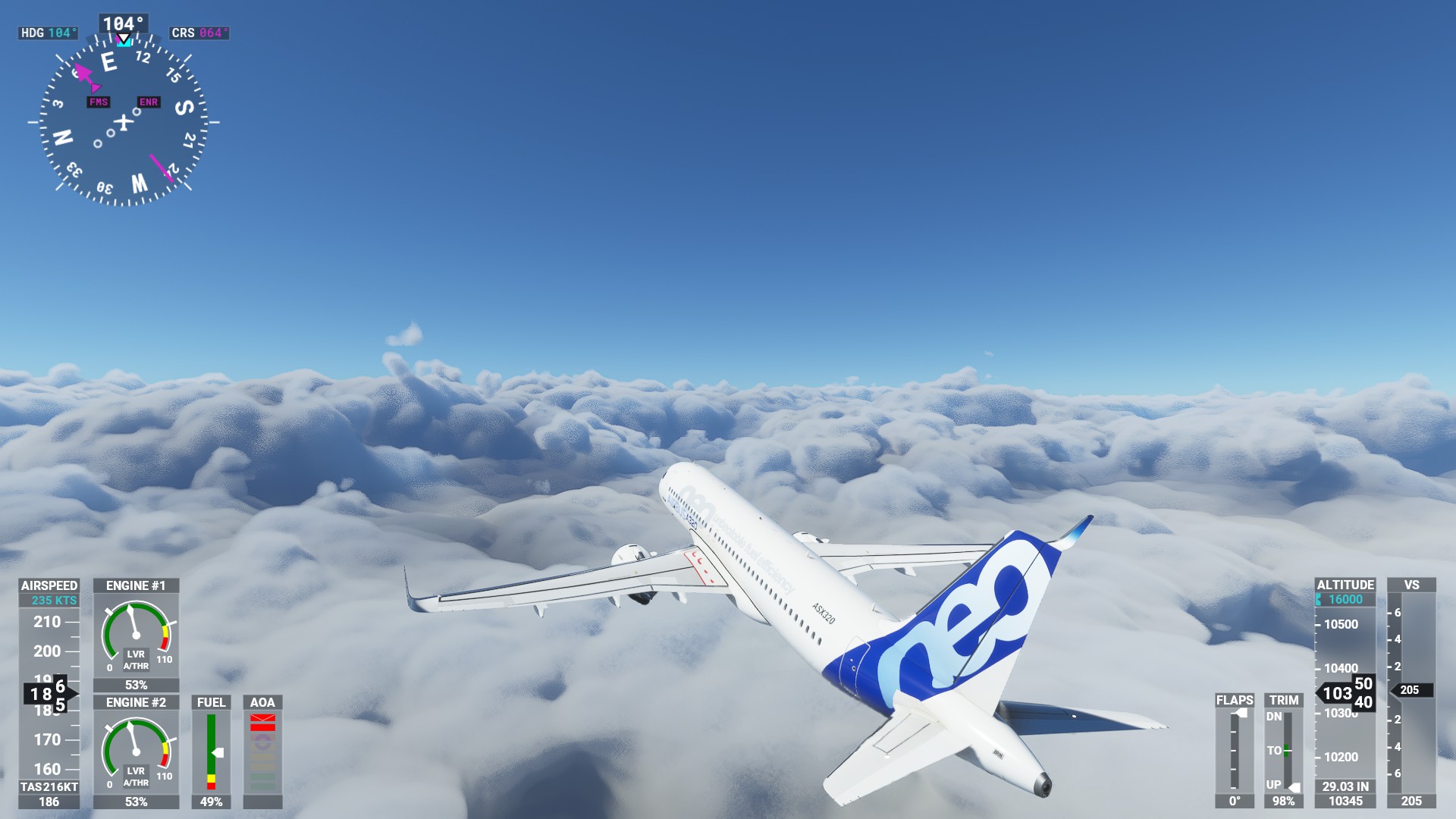Click the ALTITUDE panel title
This screenshot has width=1456, height=819.
click(x=1345, y=585)
